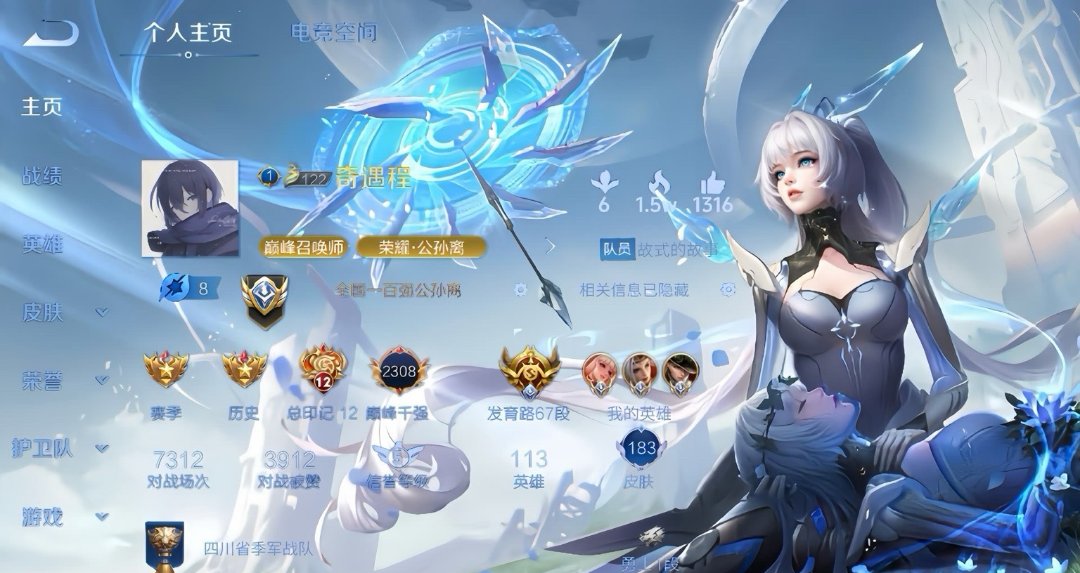The height and width of the screenshot is (573, 1080).
Task: Open the 发育路67段 rank emblem
Action: click(527, 372)
